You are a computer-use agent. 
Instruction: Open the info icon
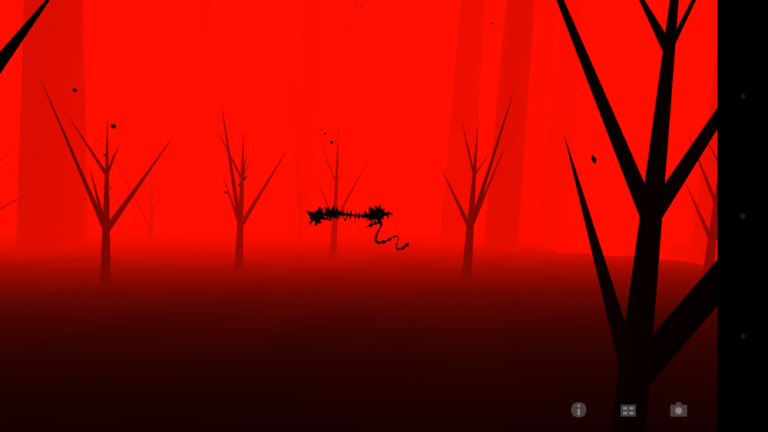coord(578,409)
